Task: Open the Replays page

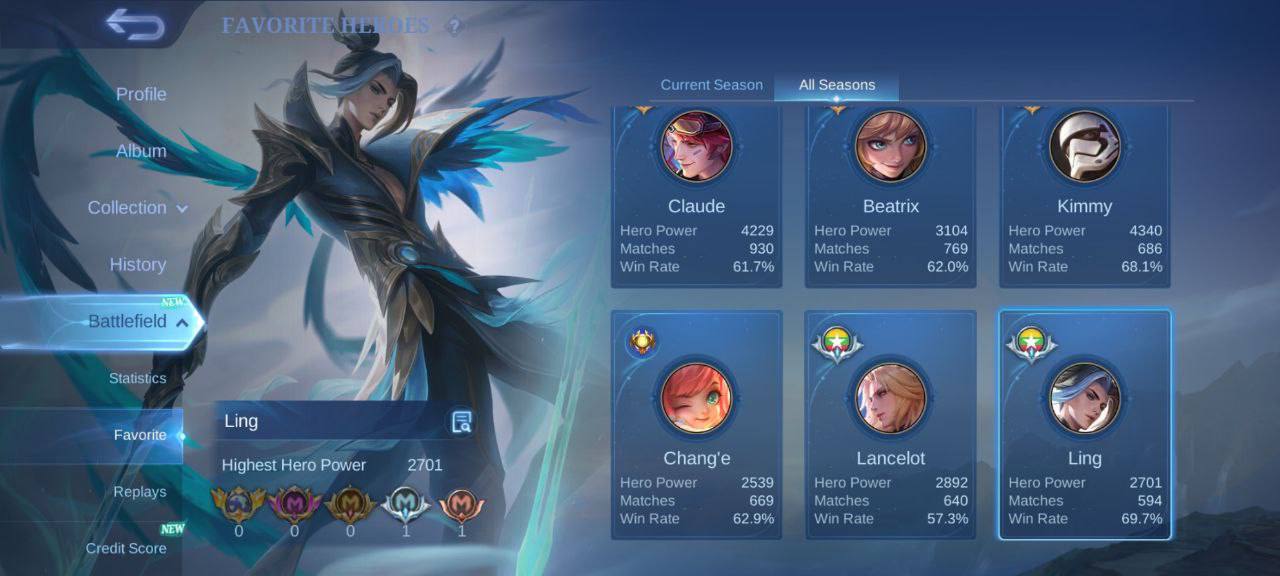Action: pos(140,492)
